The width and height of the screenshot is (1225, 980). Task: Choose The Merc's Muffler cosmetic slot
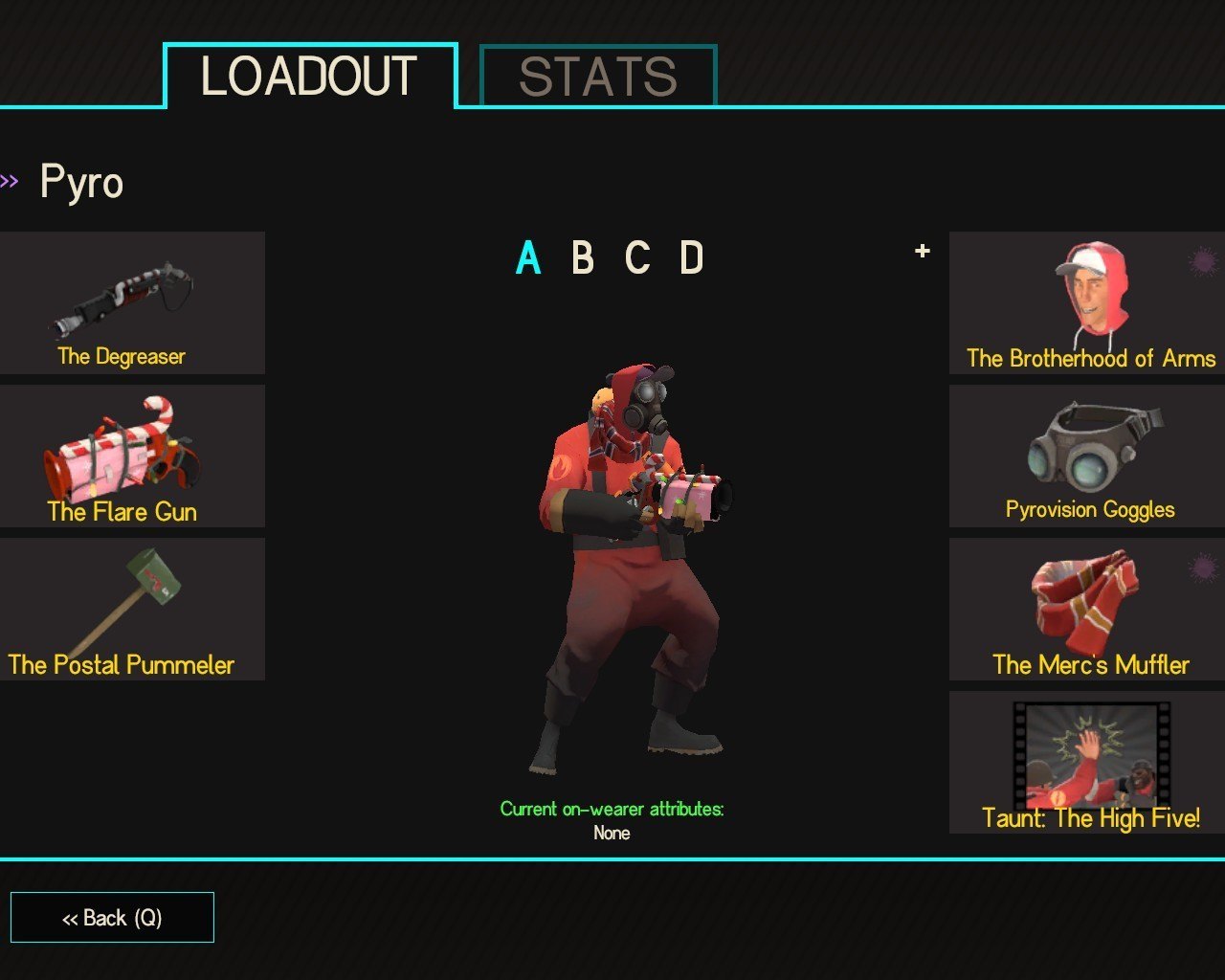[1087, 609]
